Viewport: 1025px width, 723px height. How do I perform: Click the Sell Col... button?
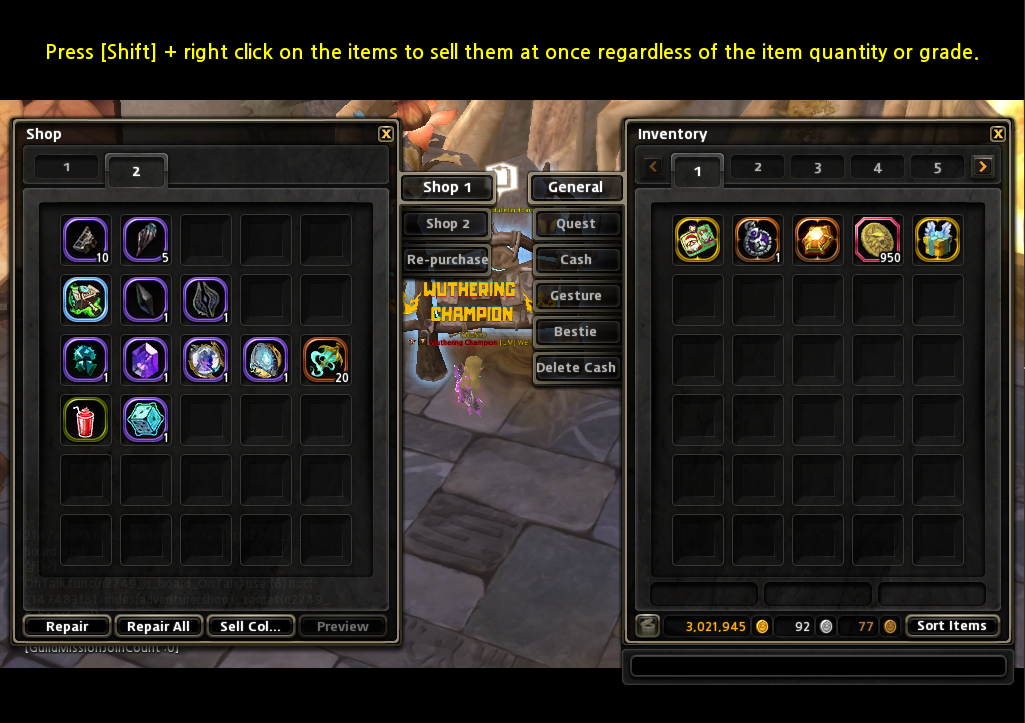point(250,627)
